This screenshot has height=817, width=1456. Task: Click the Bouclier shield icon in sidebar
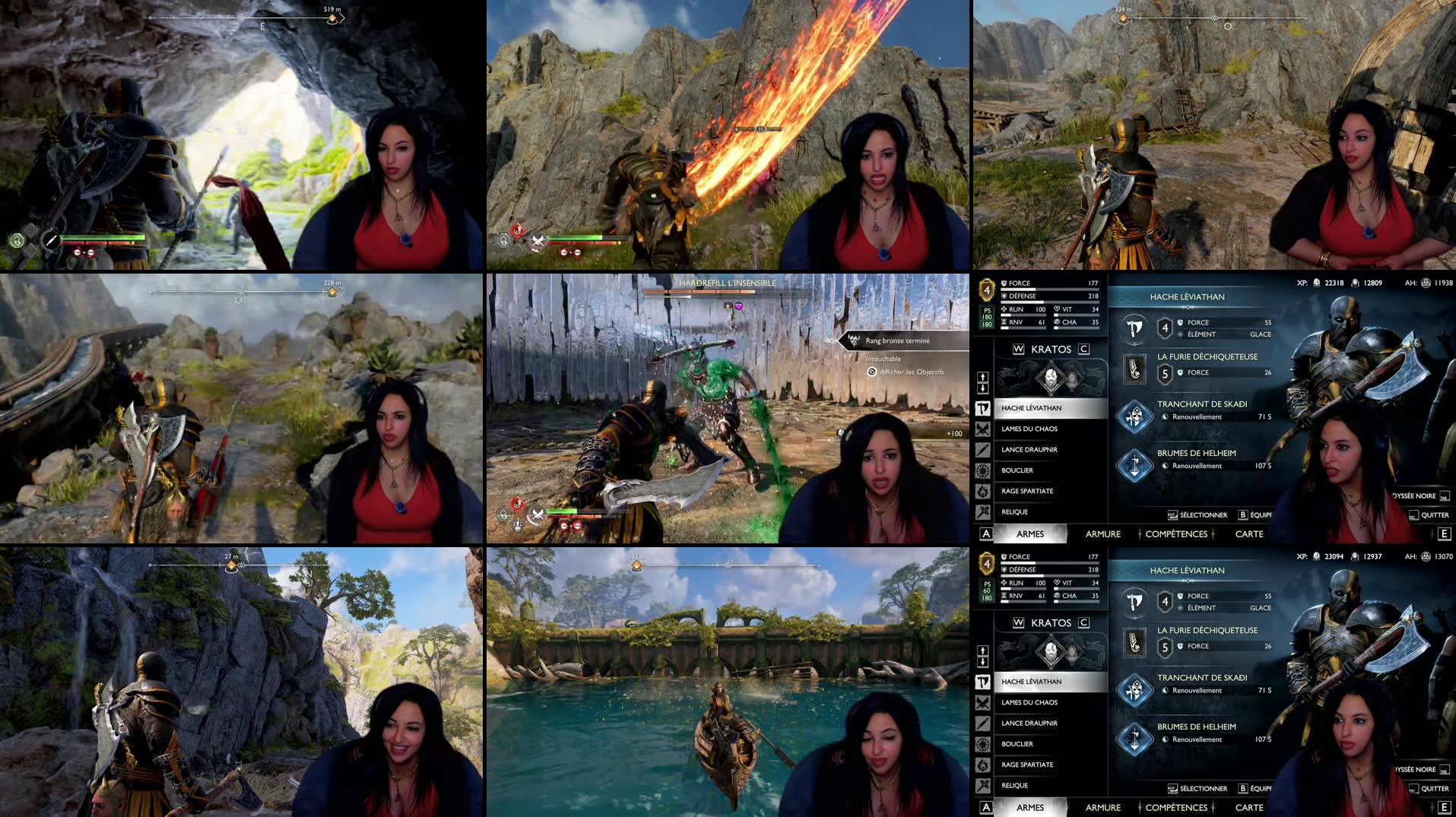(x=982, y=470)
